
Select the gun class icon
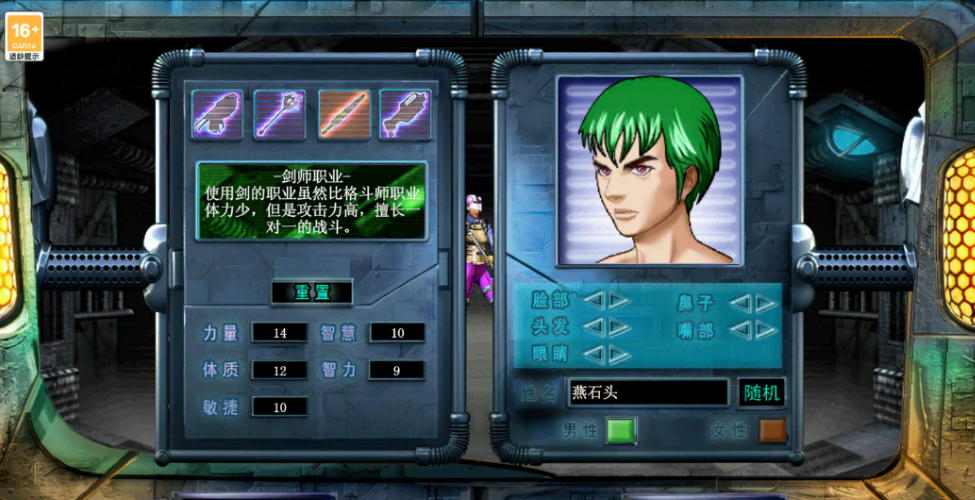405,114
